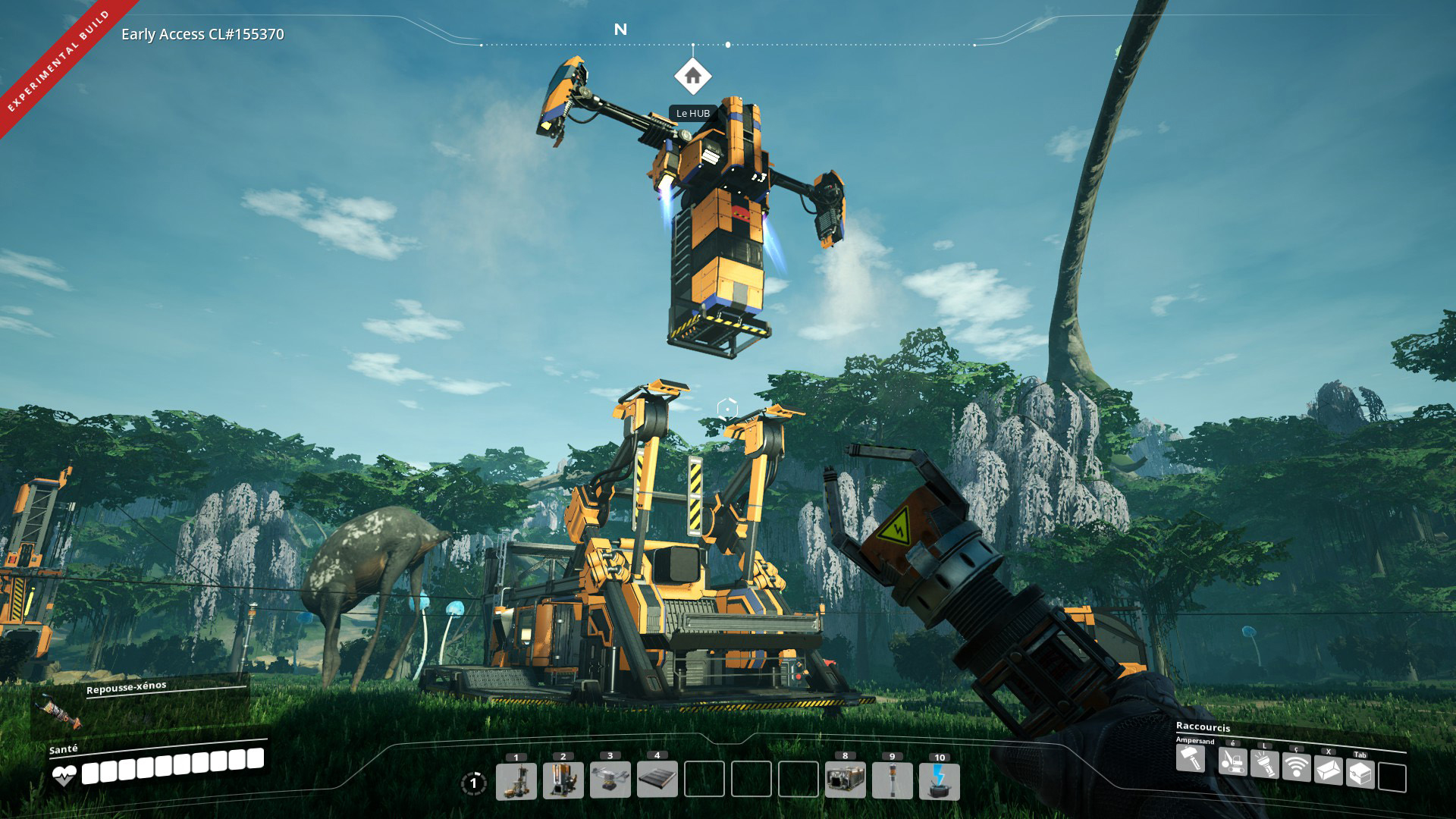
Task: Click the HUB home marker on compass
Action: click(692, 77)
